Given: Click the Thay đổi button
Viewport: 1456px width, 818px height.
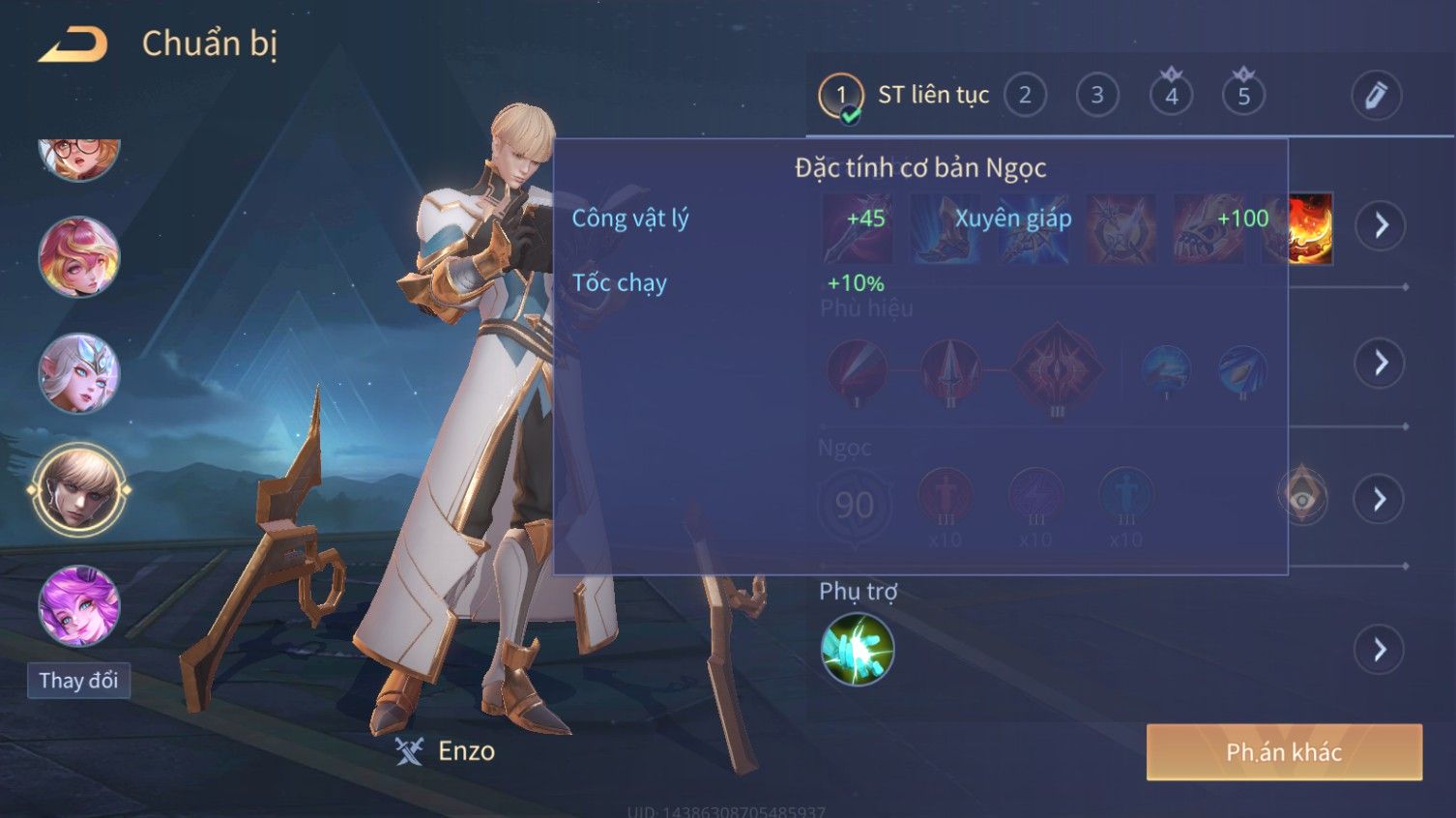Looking at the screenshot, I should pos(78,681).
